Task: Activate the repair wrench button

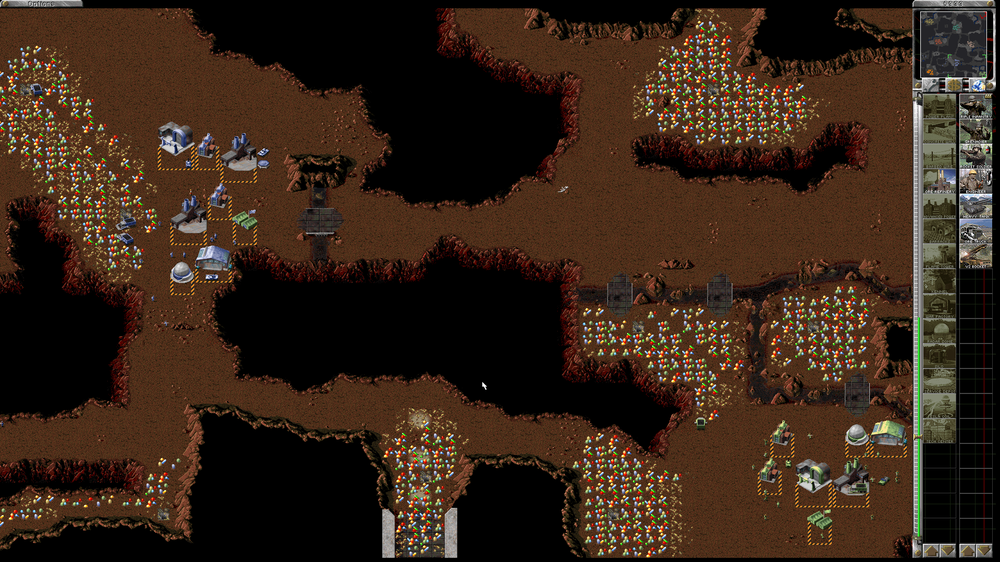Action: coord(929,86)
